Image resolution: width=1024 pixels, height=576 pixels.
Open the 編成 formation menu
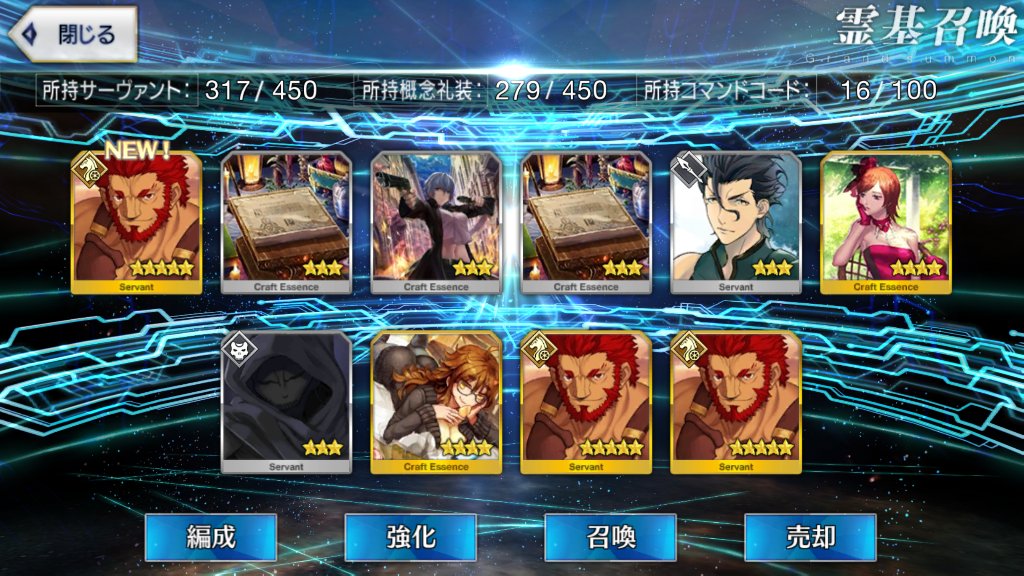pos(210,537)
